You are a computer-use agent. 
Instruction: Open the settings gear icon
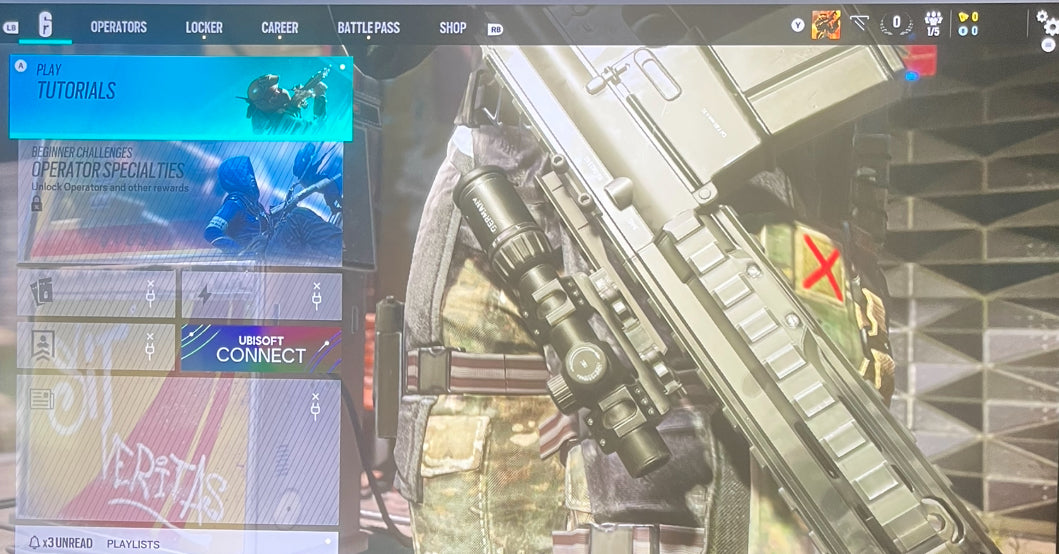[x=1047, y=22]
